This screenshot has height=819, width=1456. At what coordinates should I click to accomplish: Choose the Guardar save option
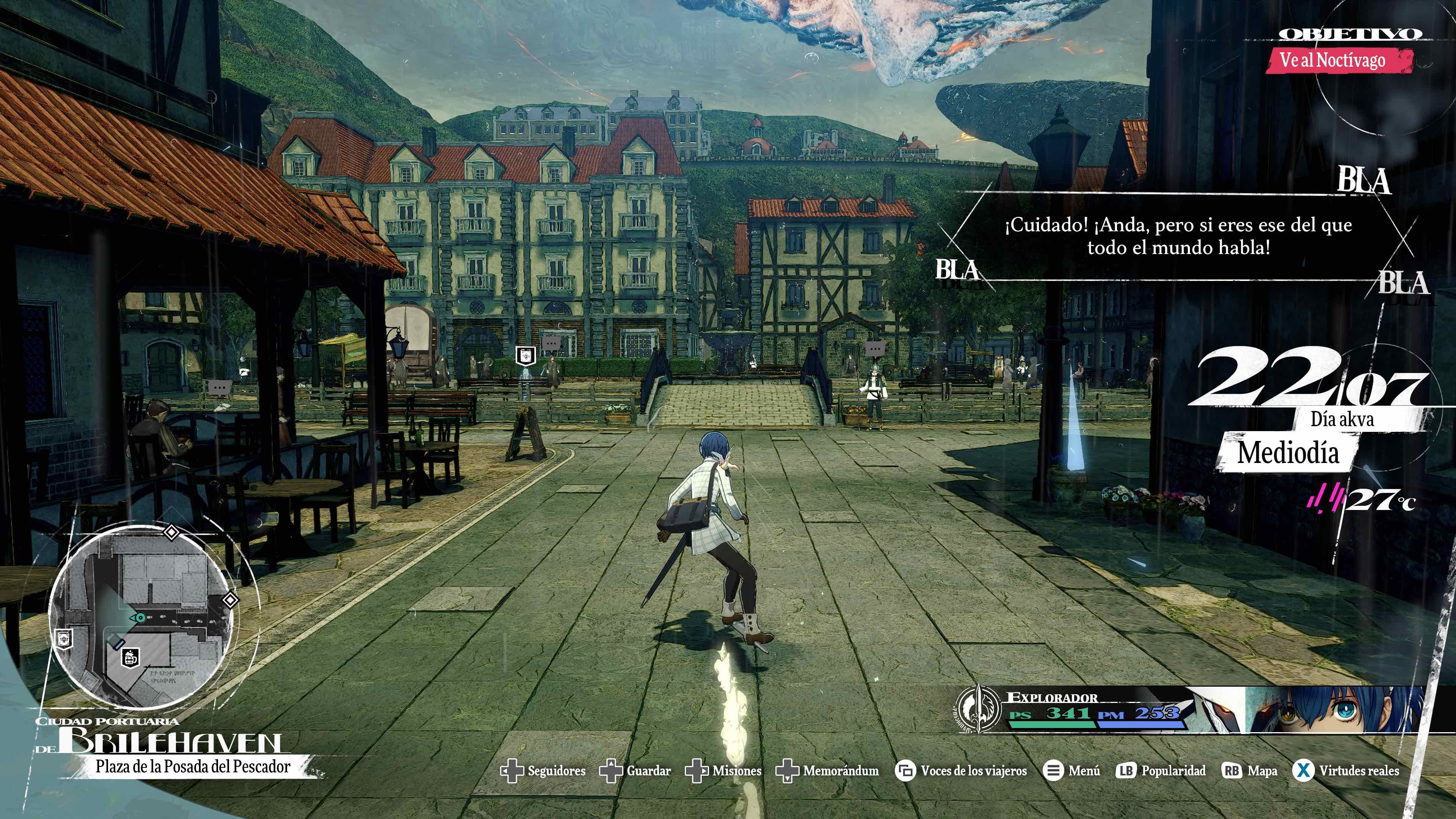tap(635, 771)
